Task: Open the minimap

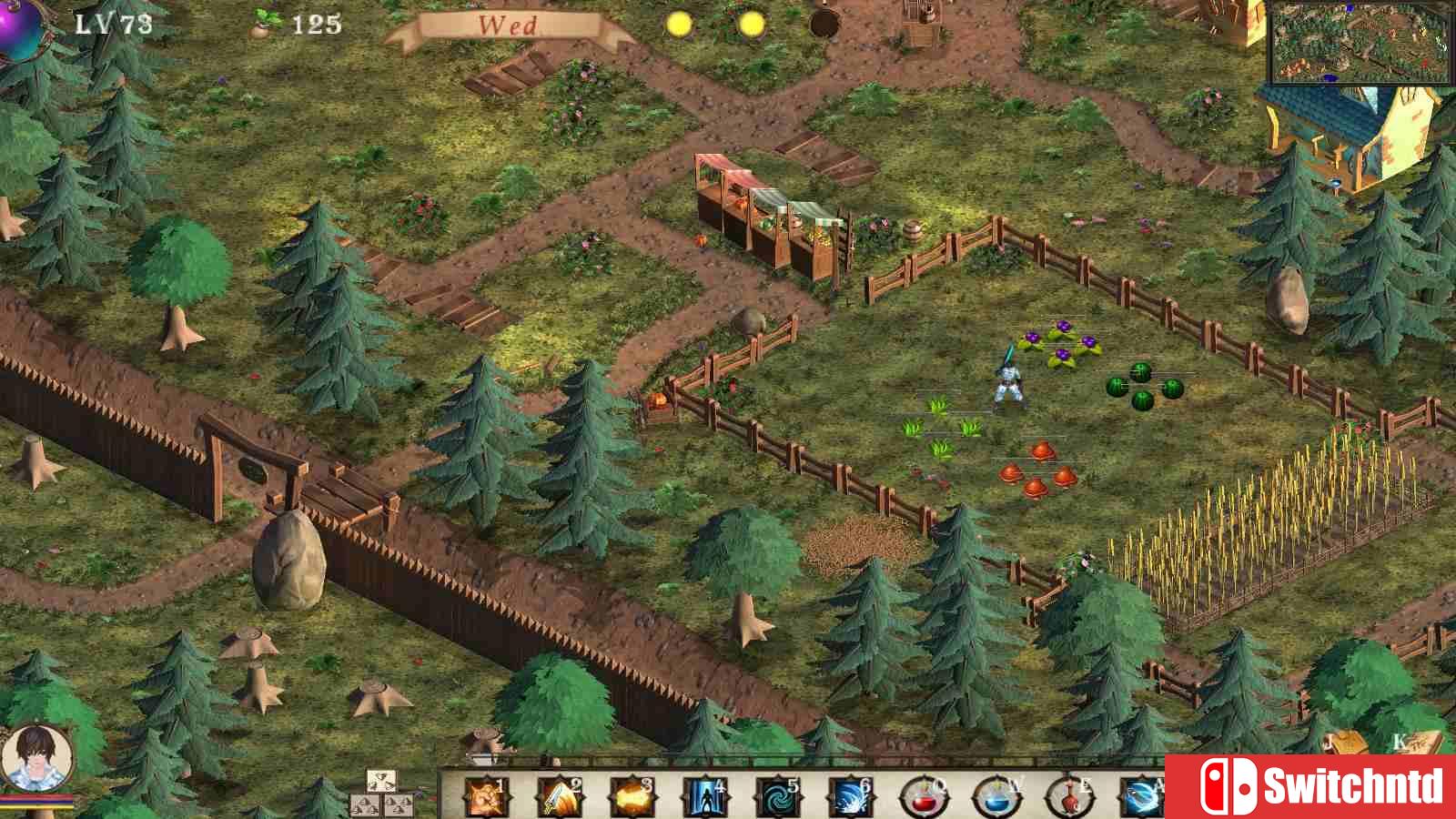Action: (x=1361, y=42)
